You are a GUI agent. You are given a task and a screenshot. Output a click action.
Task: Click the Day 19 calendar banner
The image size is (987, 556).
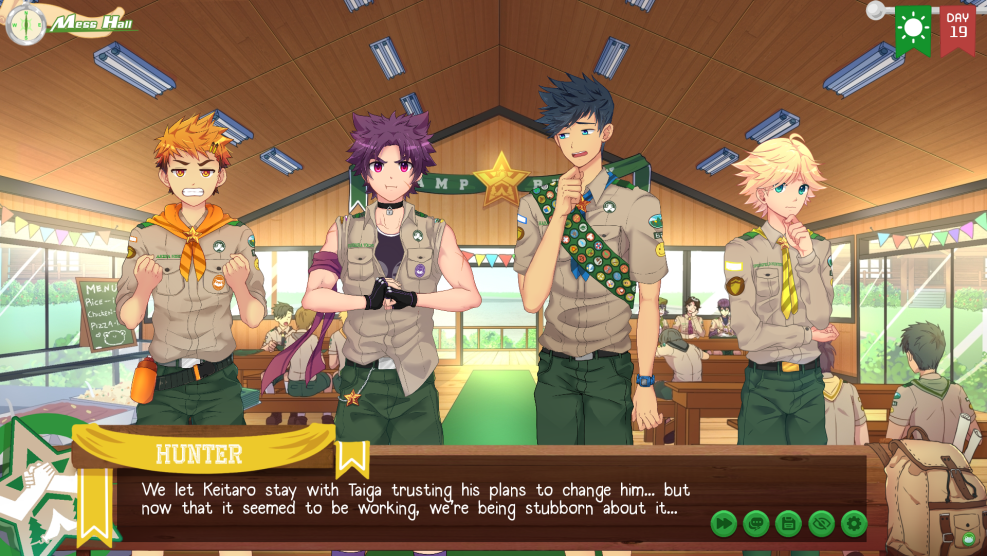point(957,27)
